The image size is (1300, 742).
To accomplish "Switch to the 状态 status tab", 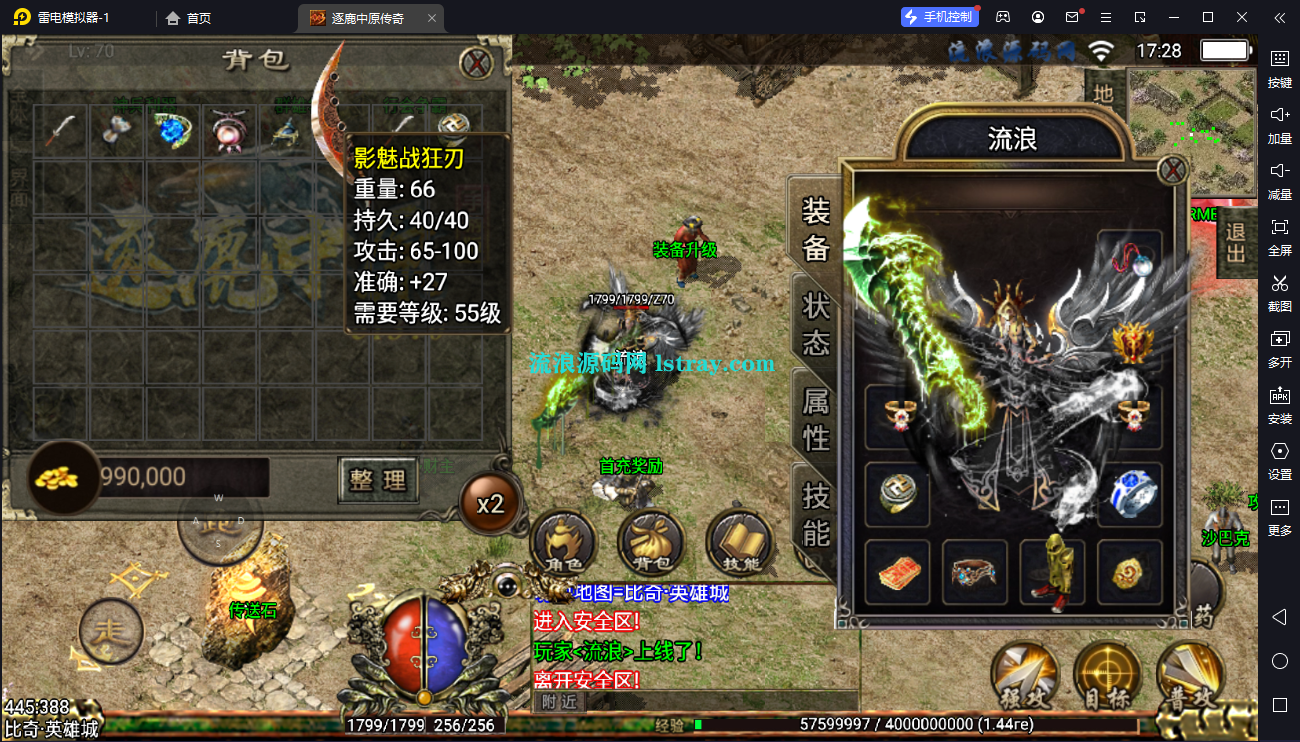I will [x=816, y=324].
